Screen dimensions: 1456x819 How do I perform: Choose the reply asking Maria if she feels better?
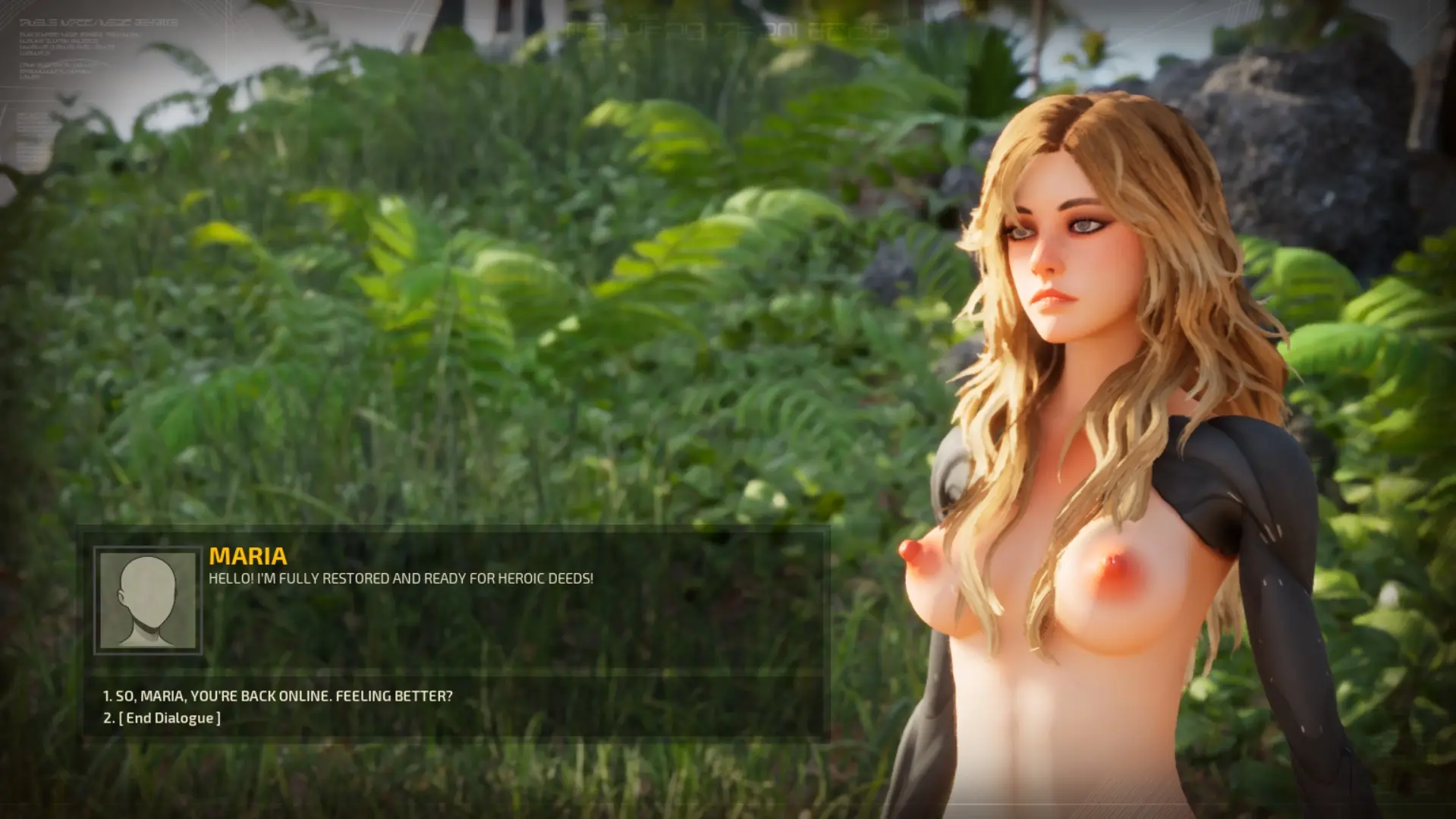coord(278,696)
